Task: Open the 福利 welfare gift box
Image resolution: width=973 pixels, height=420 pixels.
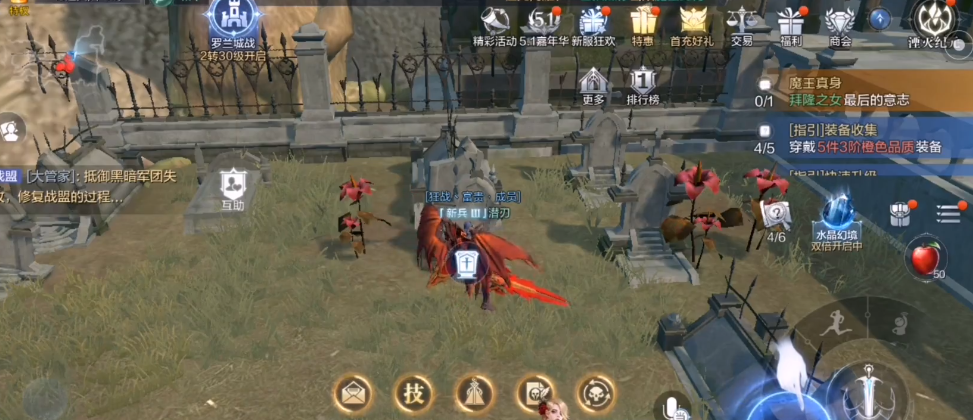Action: coord(791,22)
